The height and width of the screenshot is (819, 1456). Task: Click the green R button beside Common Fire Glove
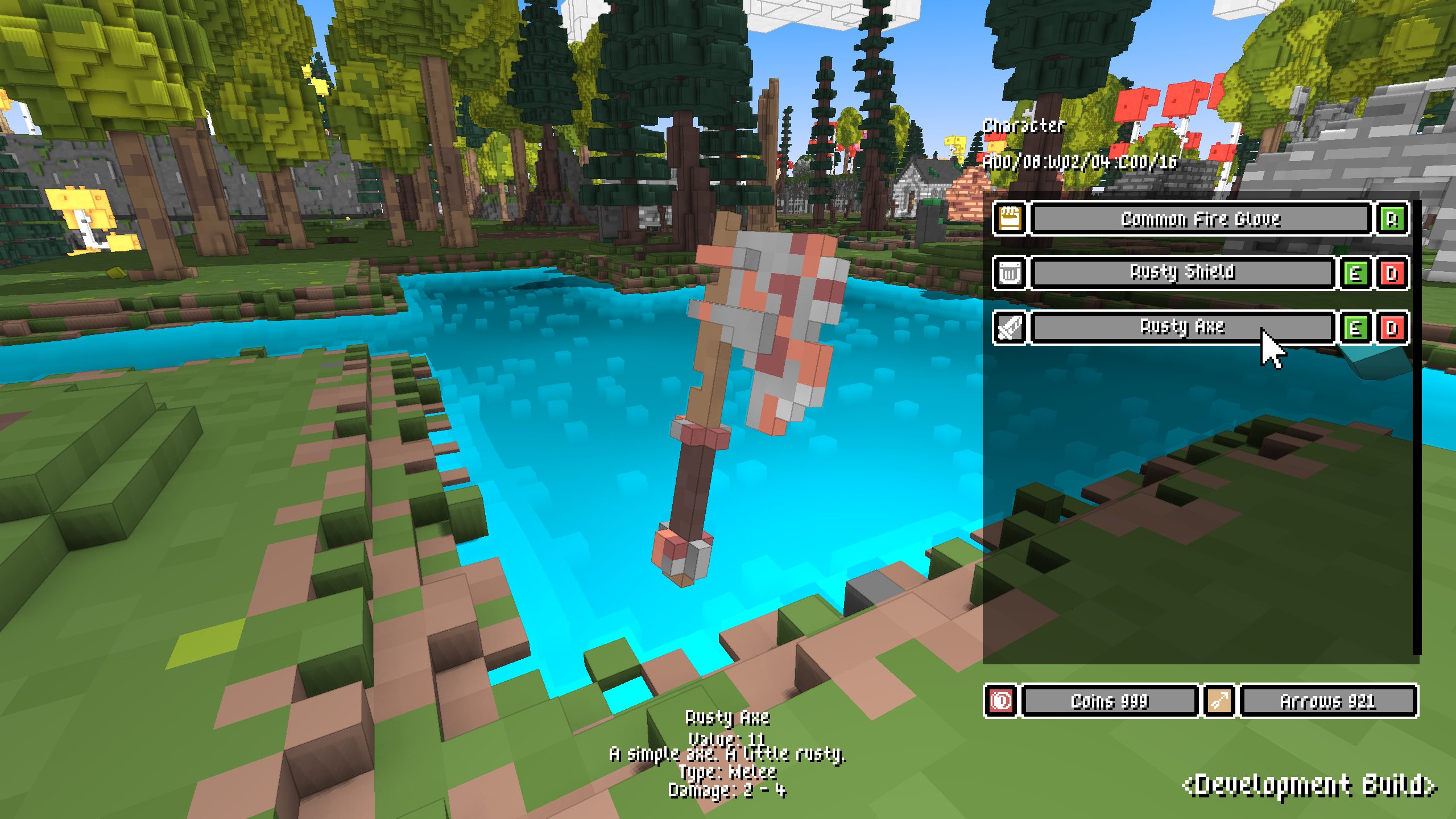(x=1392, y=219)
